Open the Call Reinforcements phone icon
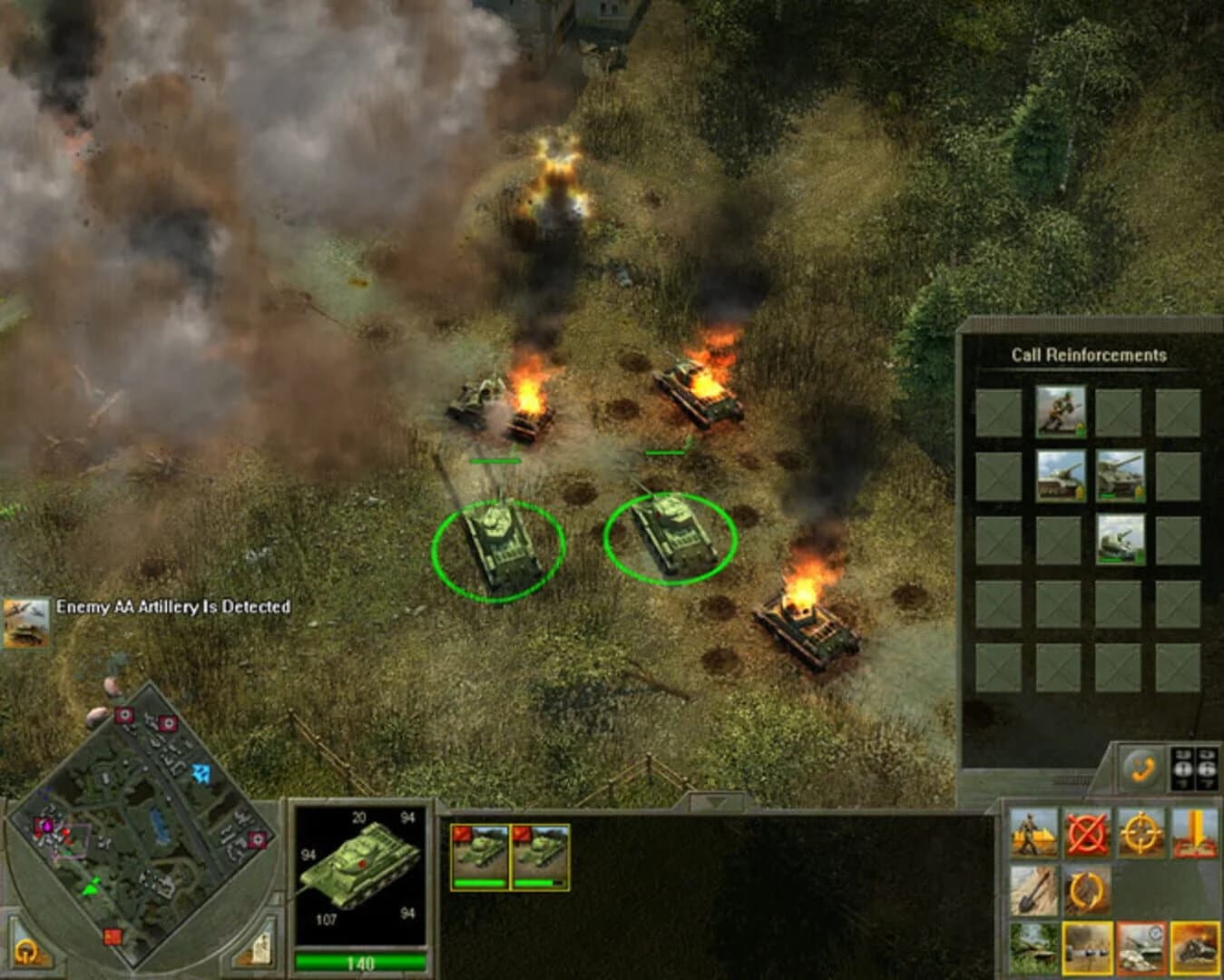The height and width of the screenshot is (980, 1224). pos(1143,766)
